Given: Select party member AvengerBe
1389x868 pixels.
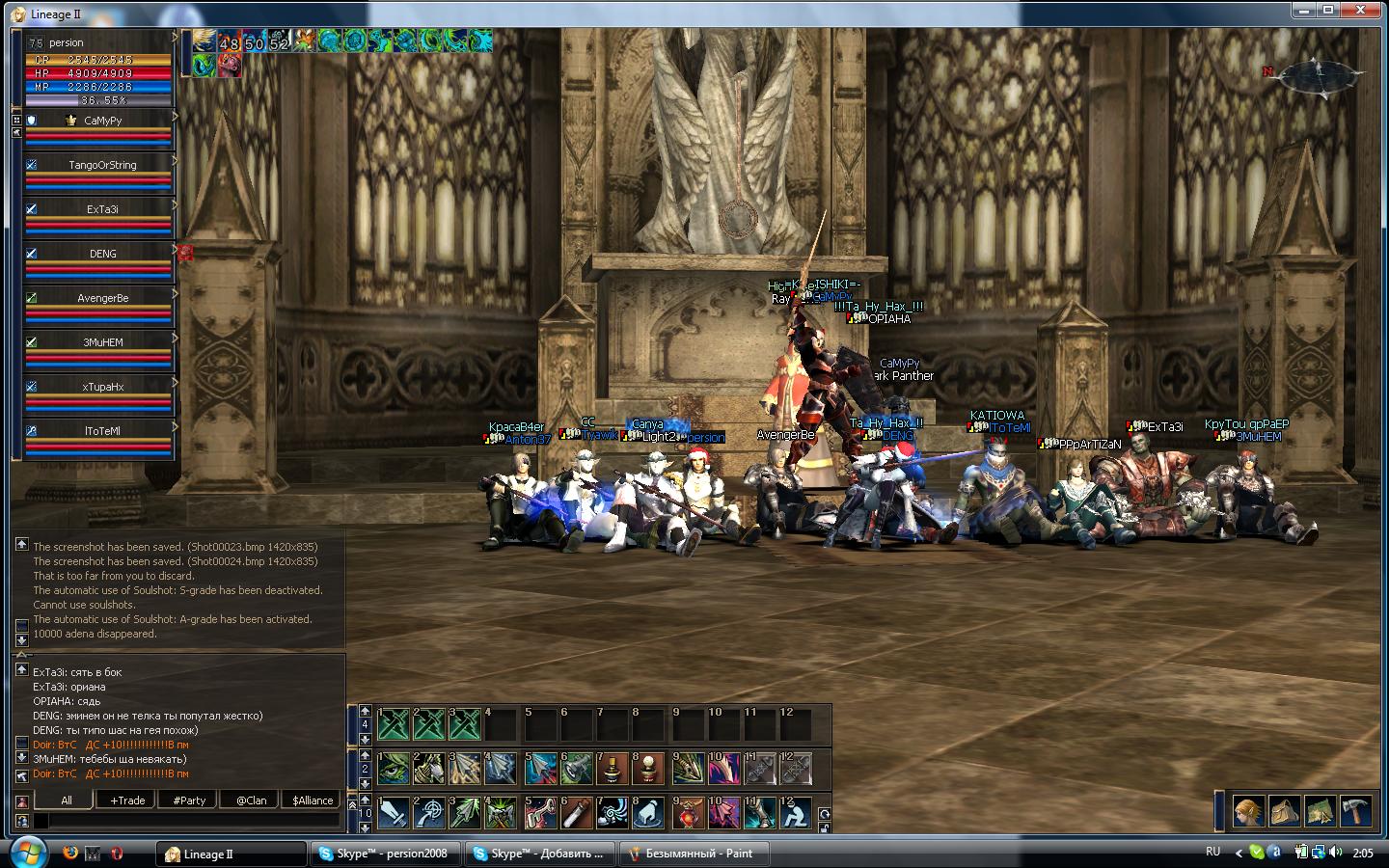Looking at the screenshot, I should (x=102, y=299).
